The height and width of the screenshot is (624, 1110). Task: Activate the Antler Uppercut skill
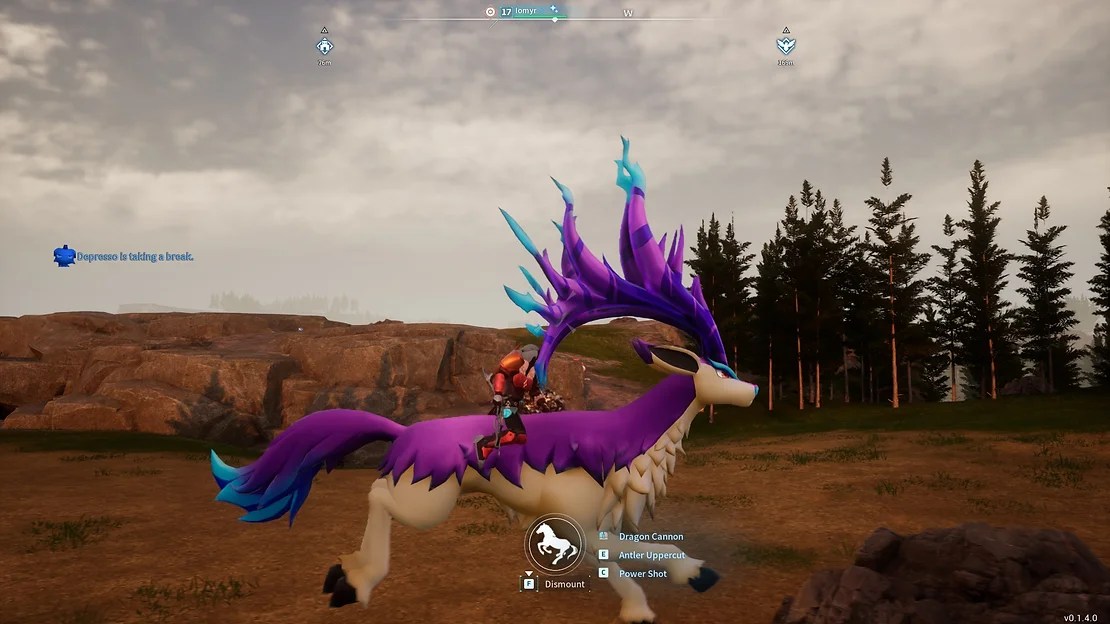650,555
